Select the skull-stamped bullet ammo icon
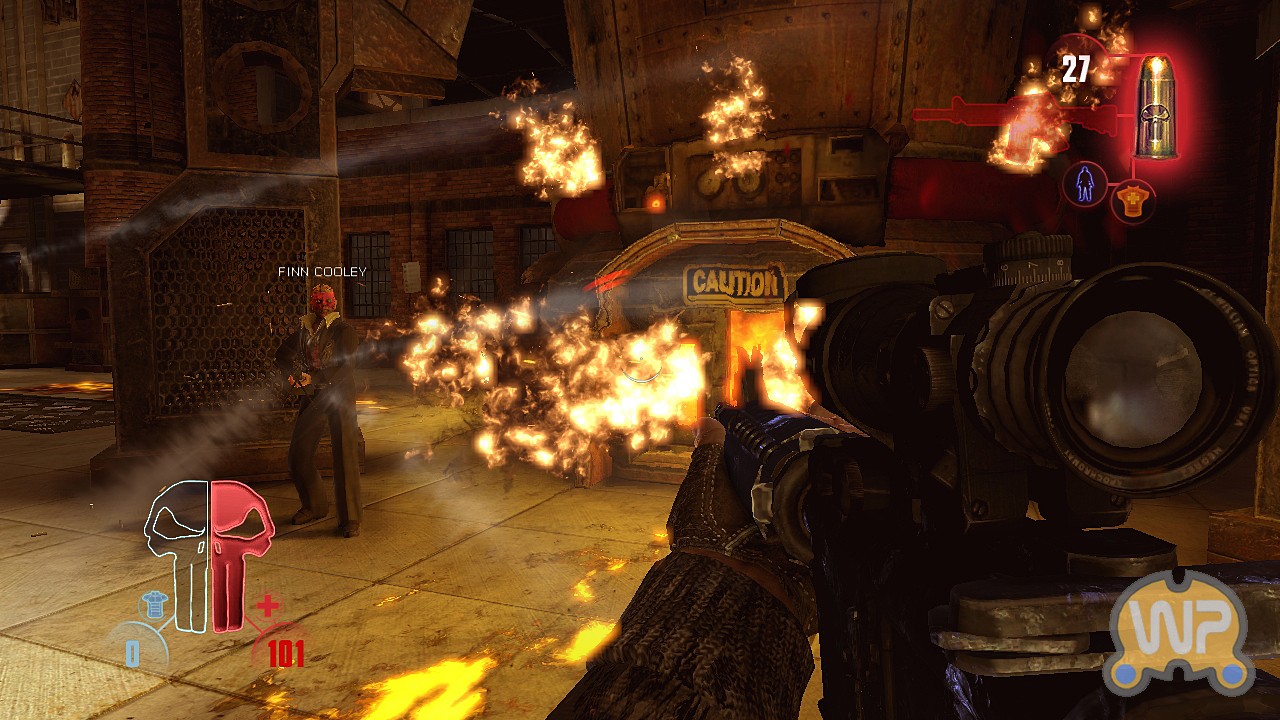The image size is (1280, 720). 1156,108
